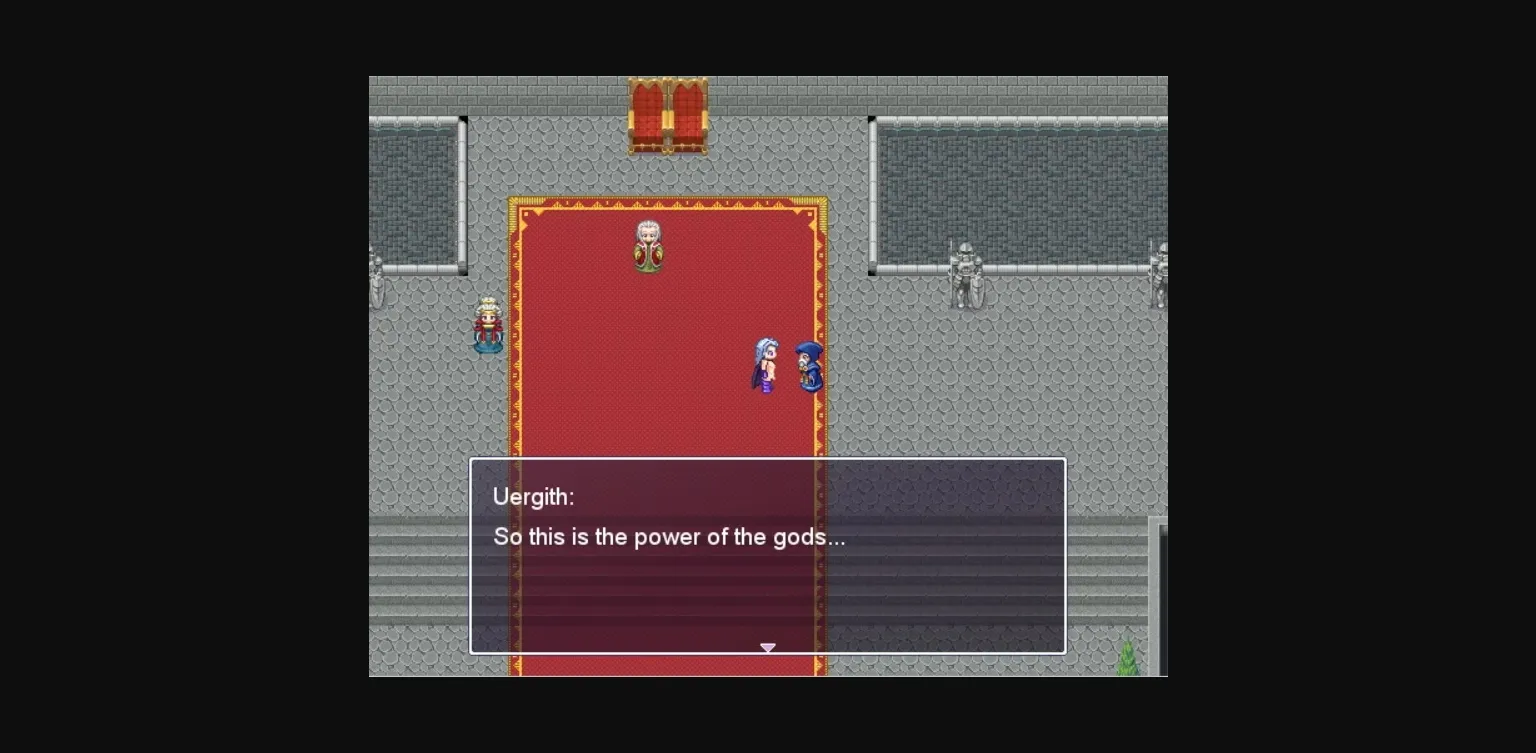Click the speaker name Uergith
Screen dimensions: 1536x753
[534, 496]
